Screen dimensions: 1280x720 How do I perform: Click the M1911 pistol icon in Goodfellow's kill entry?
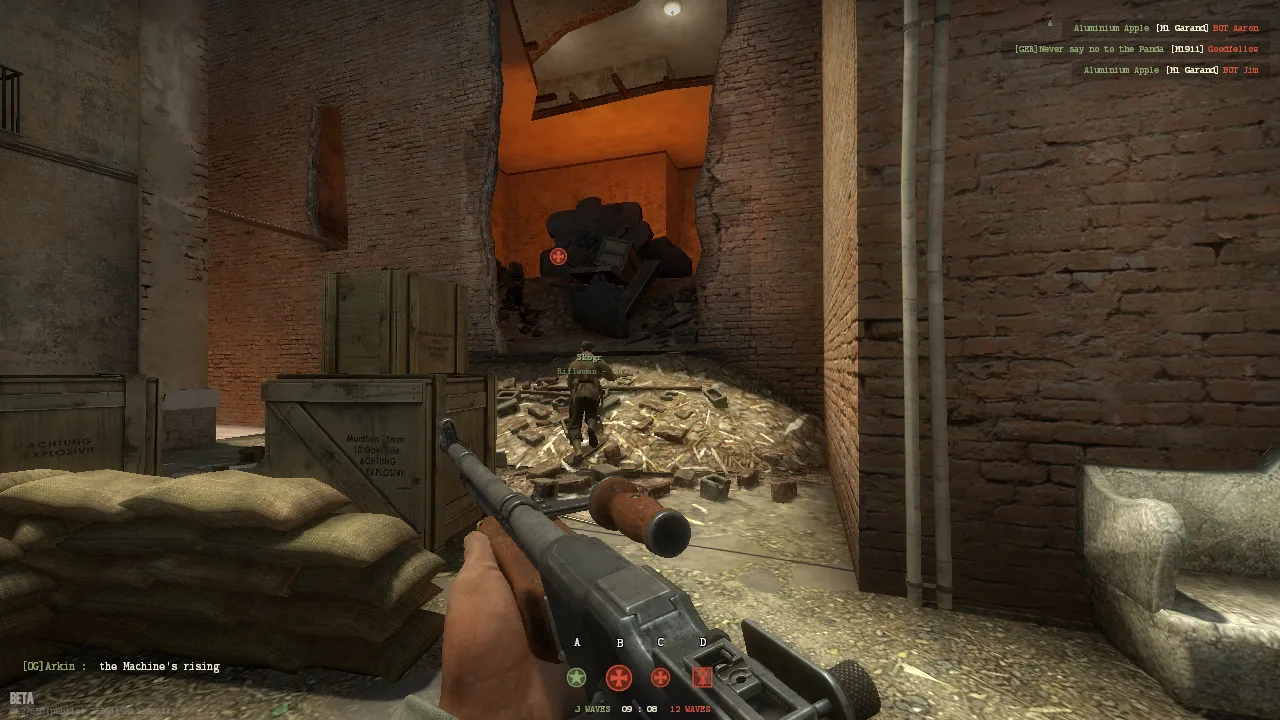(x=1188, y=48)
